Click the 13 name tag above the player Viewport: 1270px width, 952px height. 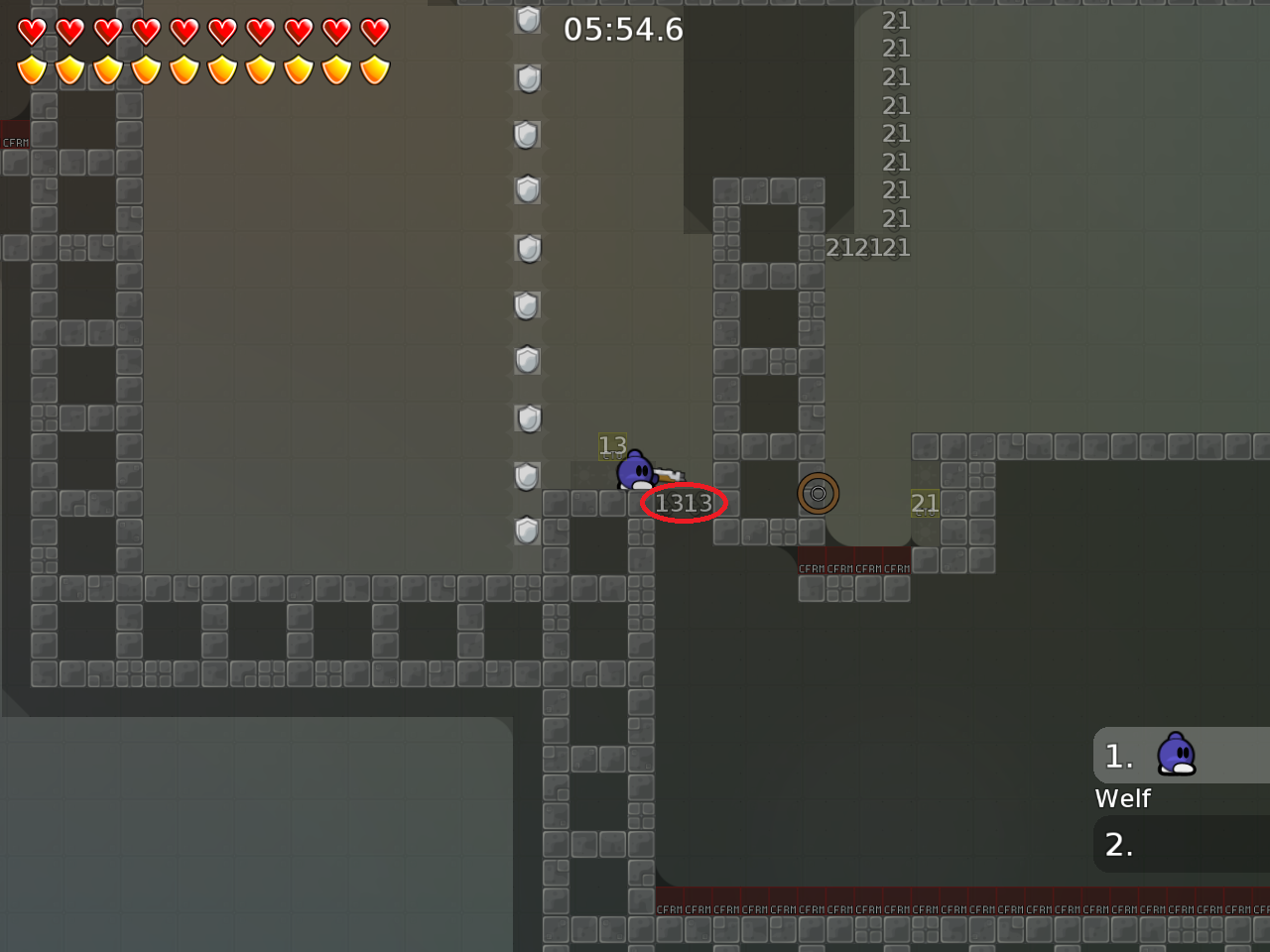click(611, 445)
